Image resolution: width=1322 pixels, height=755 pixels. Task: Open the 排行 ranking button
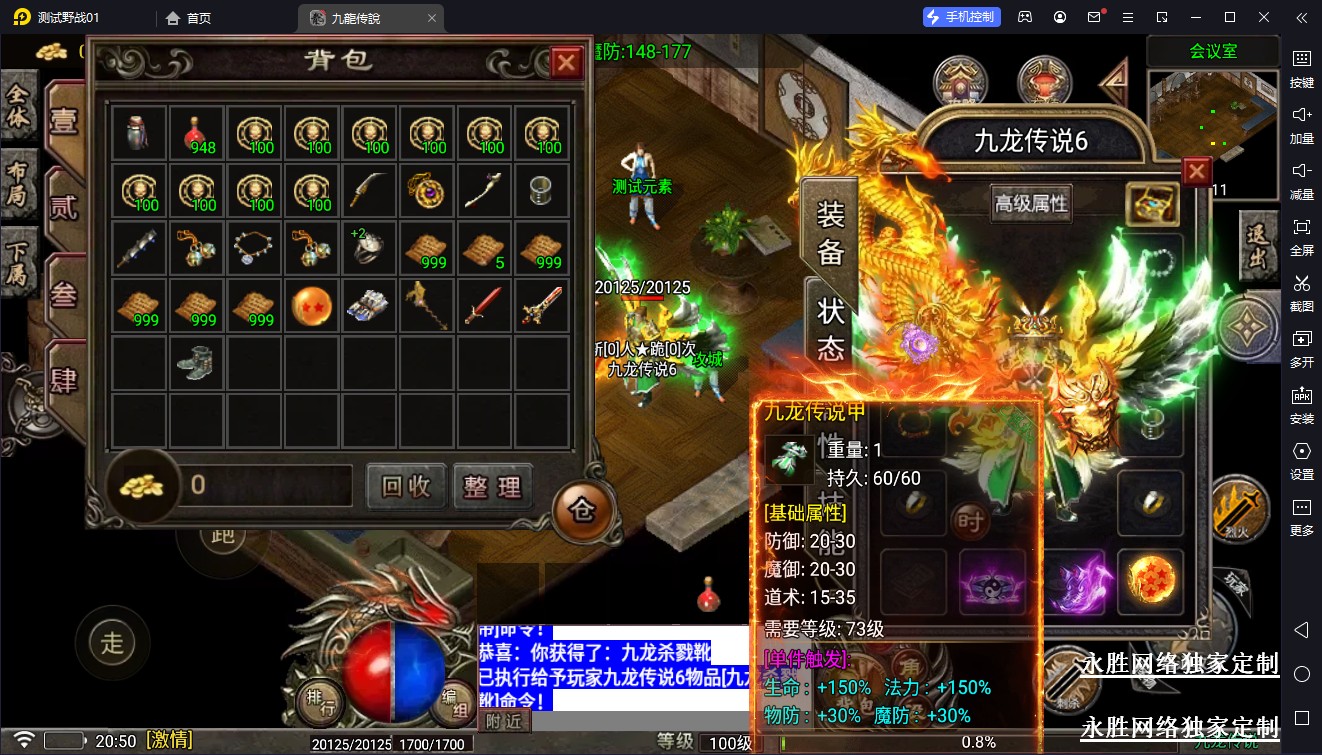pyautogui.click(x=320, y=702)
